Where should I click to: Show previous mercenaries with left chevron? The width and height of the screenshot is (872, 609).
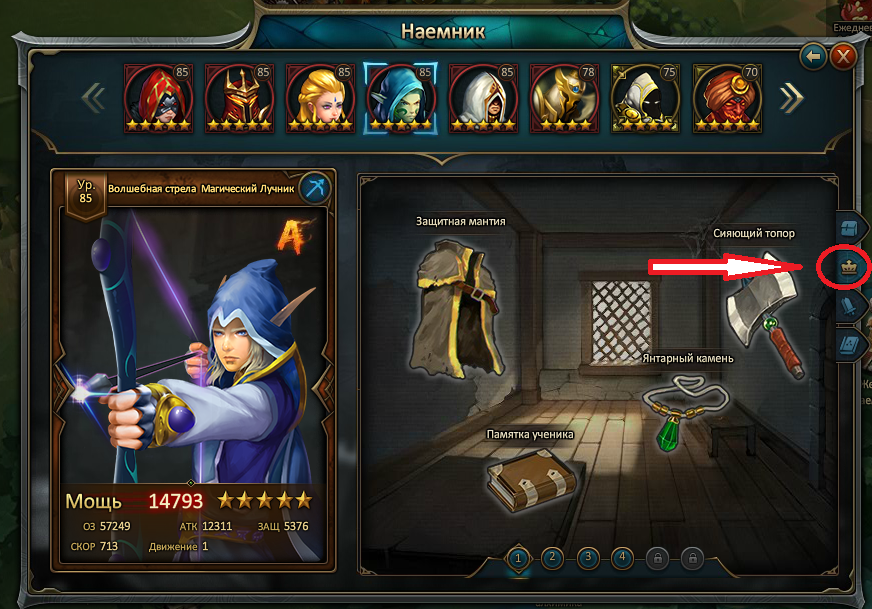[x=94, y=98]
